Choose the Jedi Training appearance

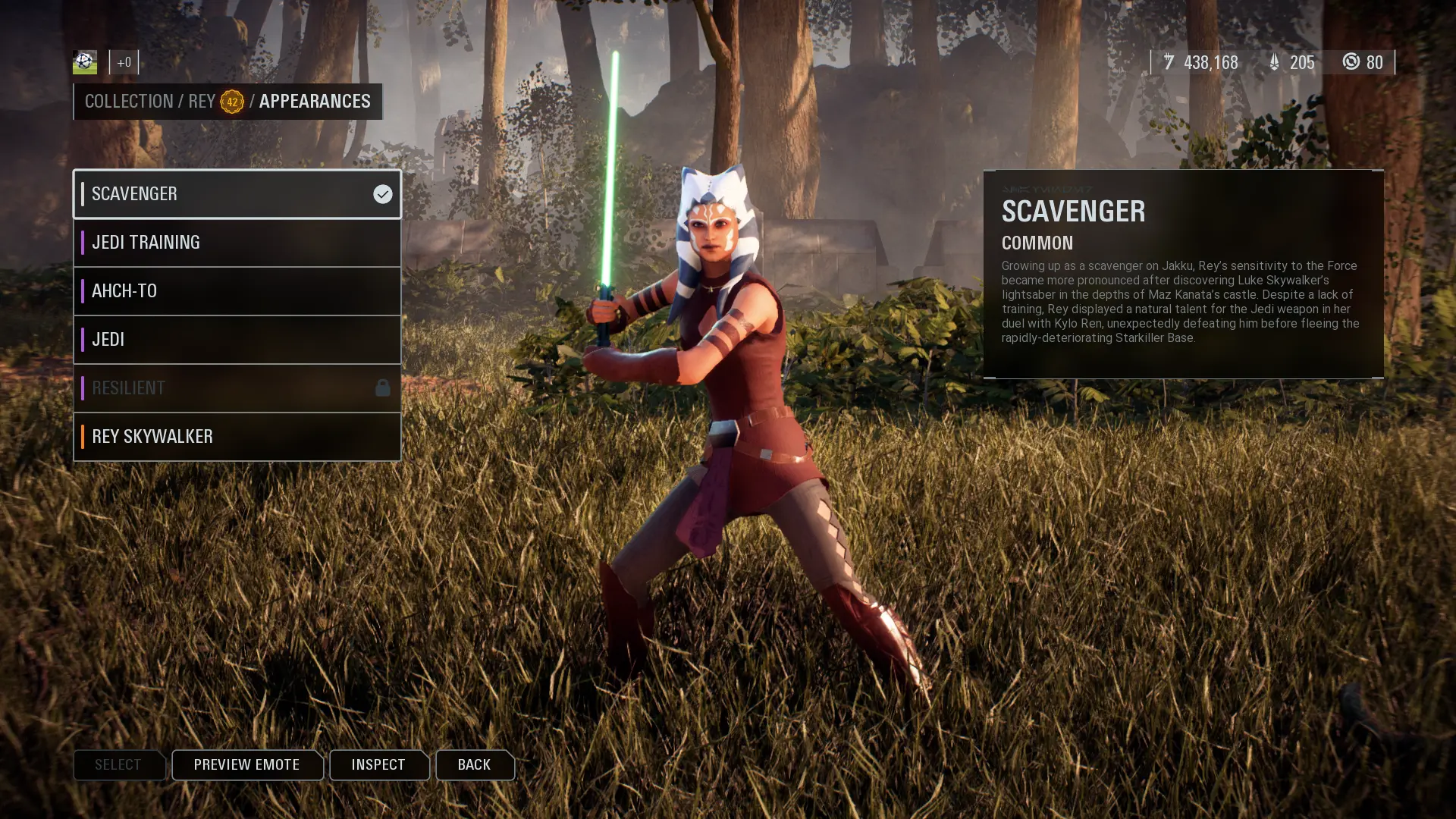pos(237,243)
